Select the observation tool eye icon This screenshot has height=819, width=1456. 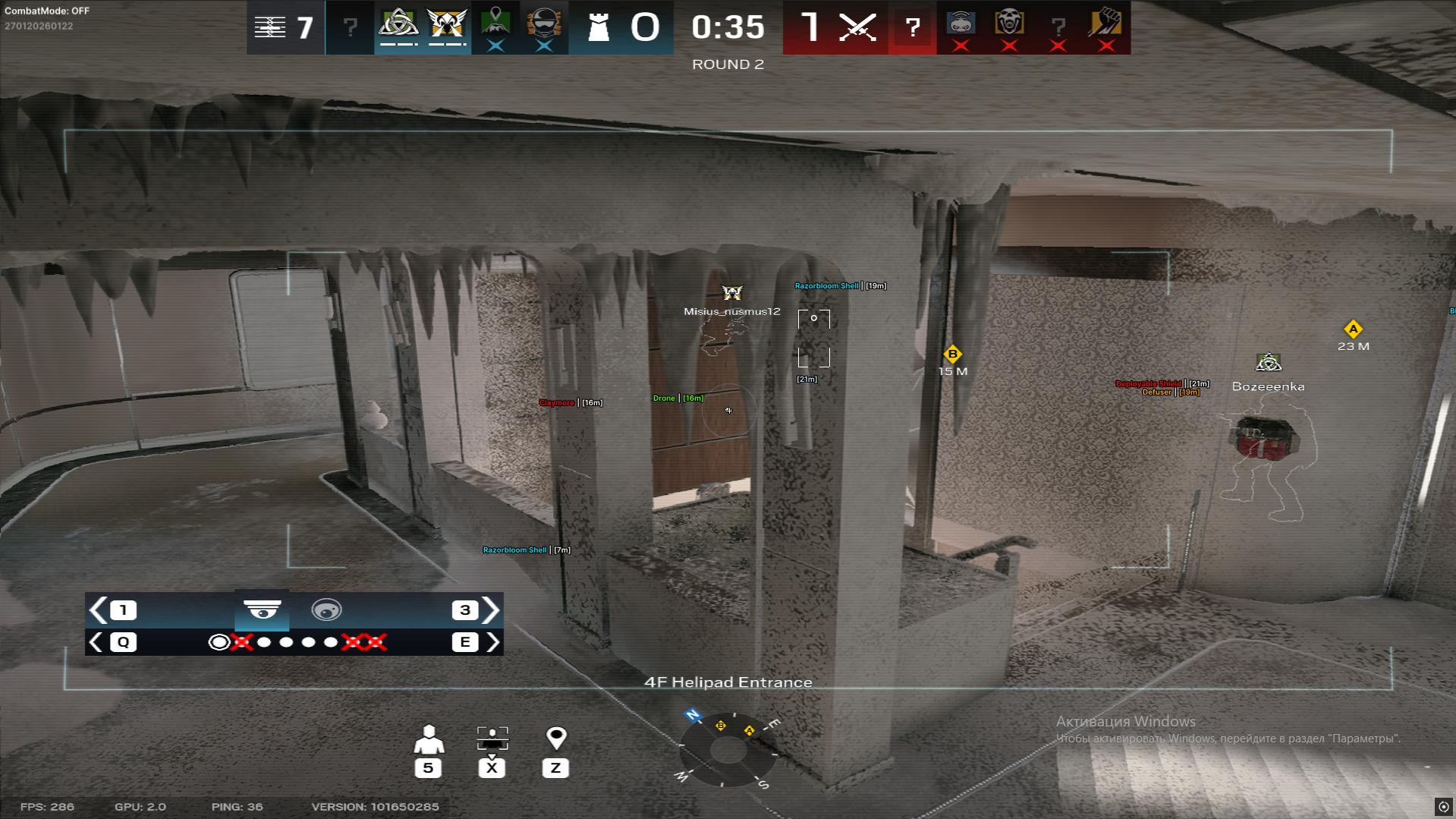pyautogui.click(x=327, y=610)
